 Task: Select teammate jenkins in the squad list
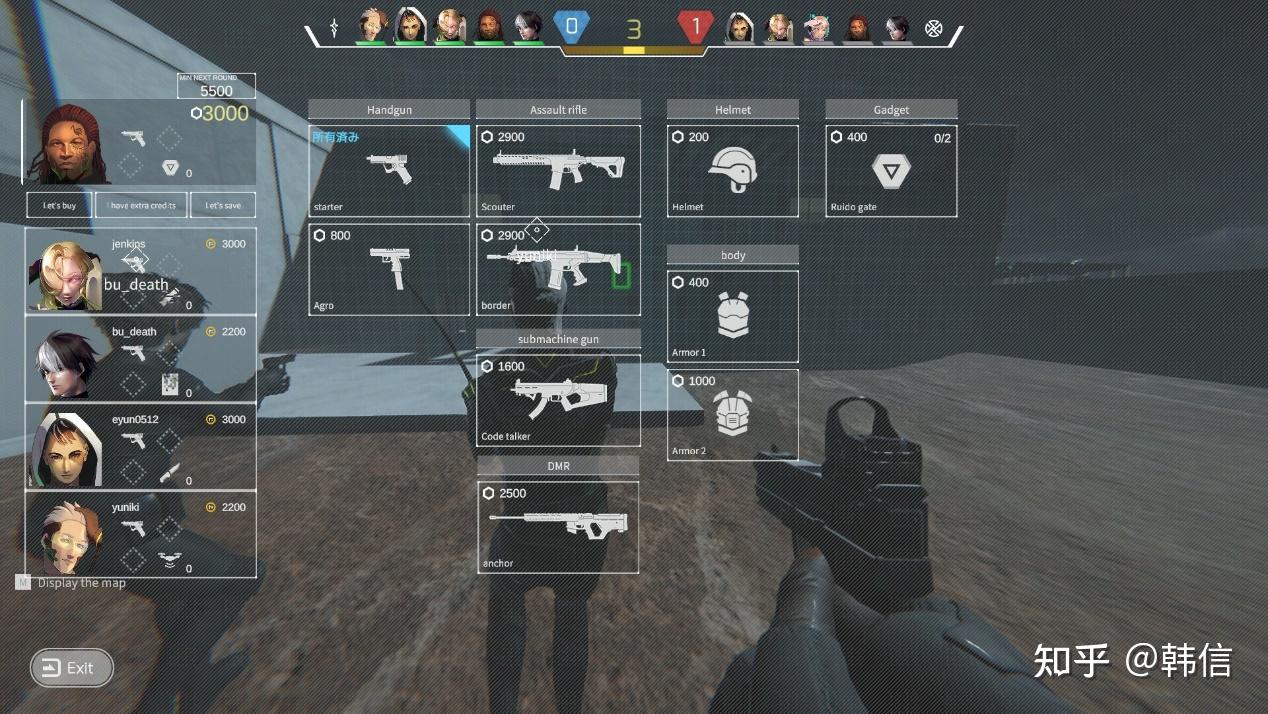[x=140, y=271]
